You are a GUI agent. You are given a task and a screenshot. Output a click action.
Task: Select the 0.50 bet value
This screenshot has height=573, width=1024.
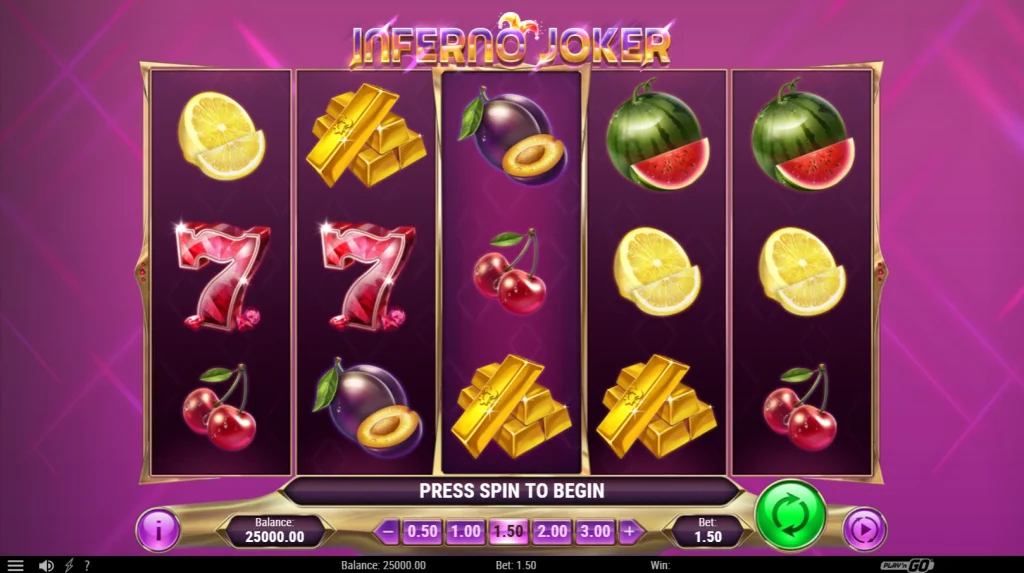pyautogui.click(x=422, y=531)
